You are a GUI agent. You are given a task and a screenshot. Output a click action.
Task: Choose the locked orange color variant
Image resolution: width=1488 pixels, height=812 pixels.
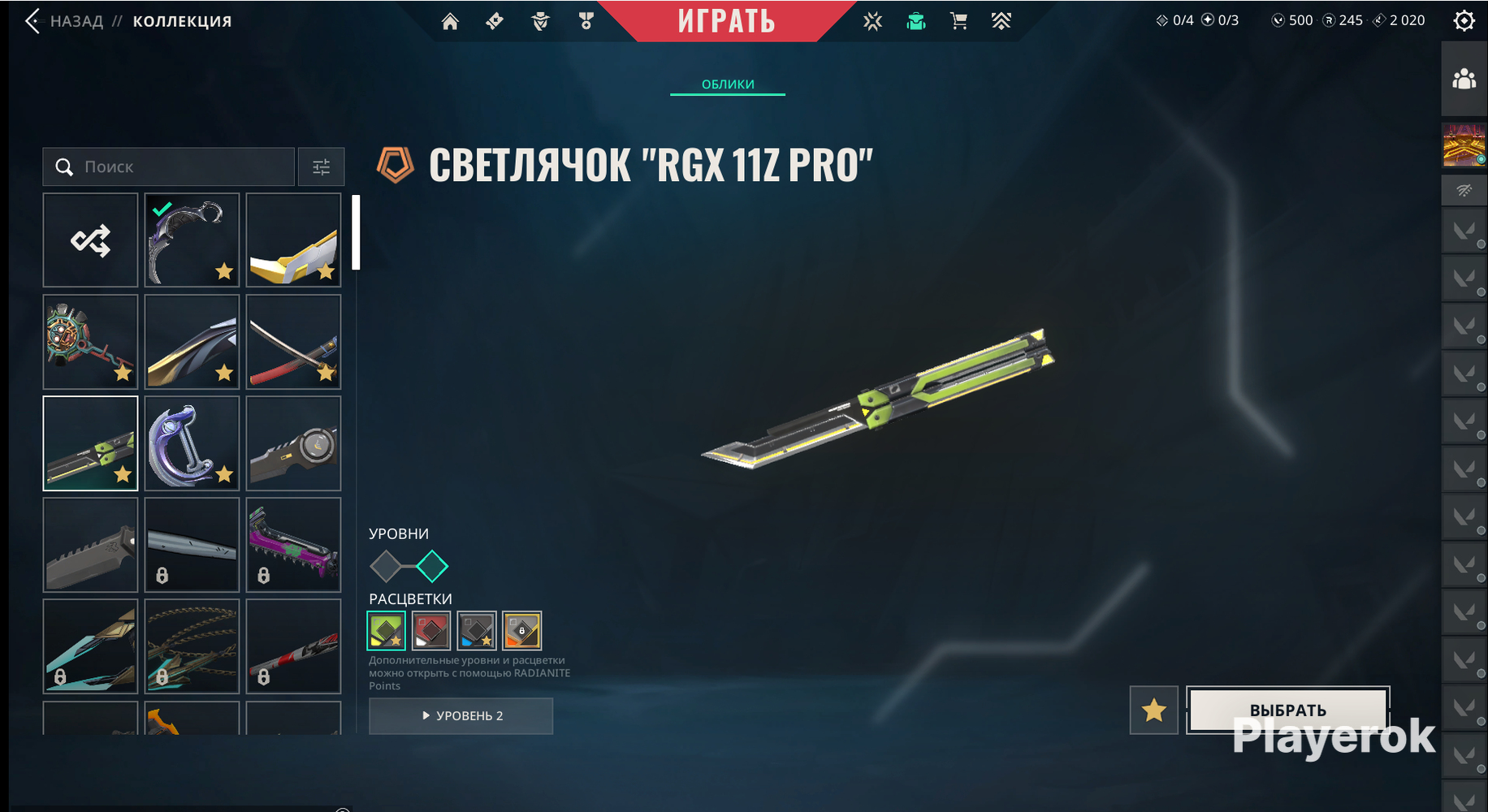point(522,631)
